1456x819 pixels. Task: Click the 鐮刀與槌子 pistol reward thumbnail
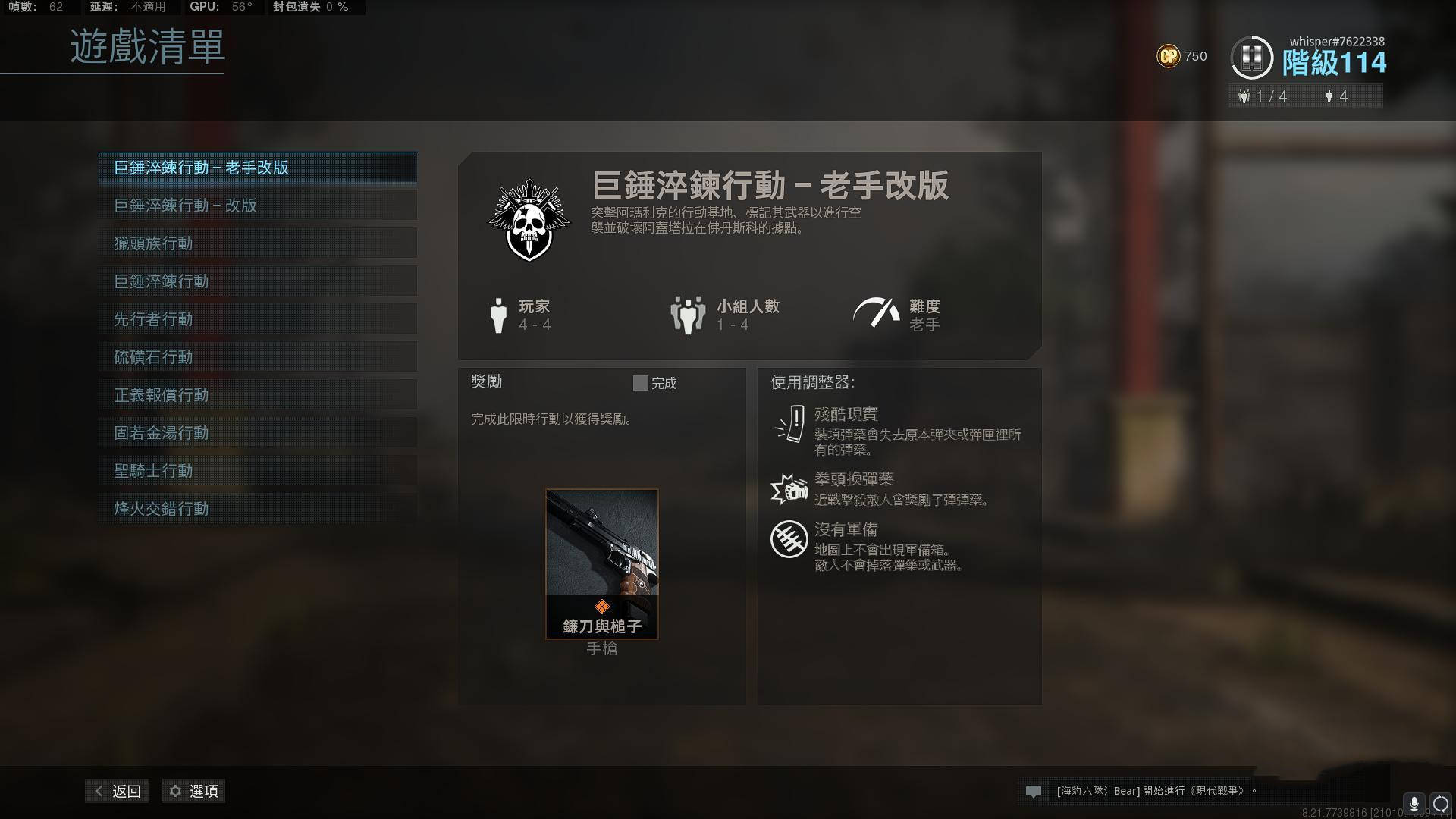[601, 563]
